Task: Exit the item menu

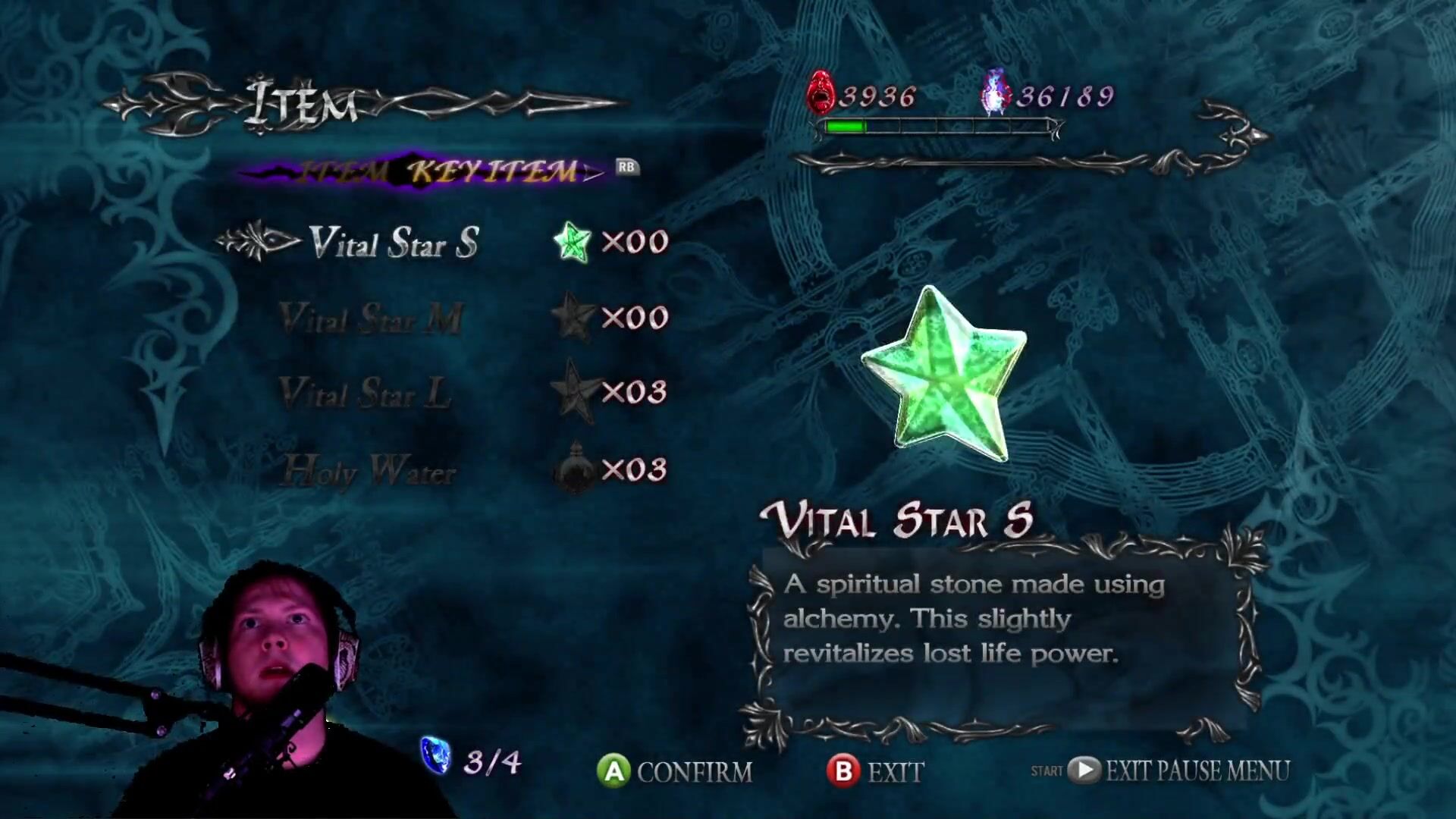Action: point(875,771)
